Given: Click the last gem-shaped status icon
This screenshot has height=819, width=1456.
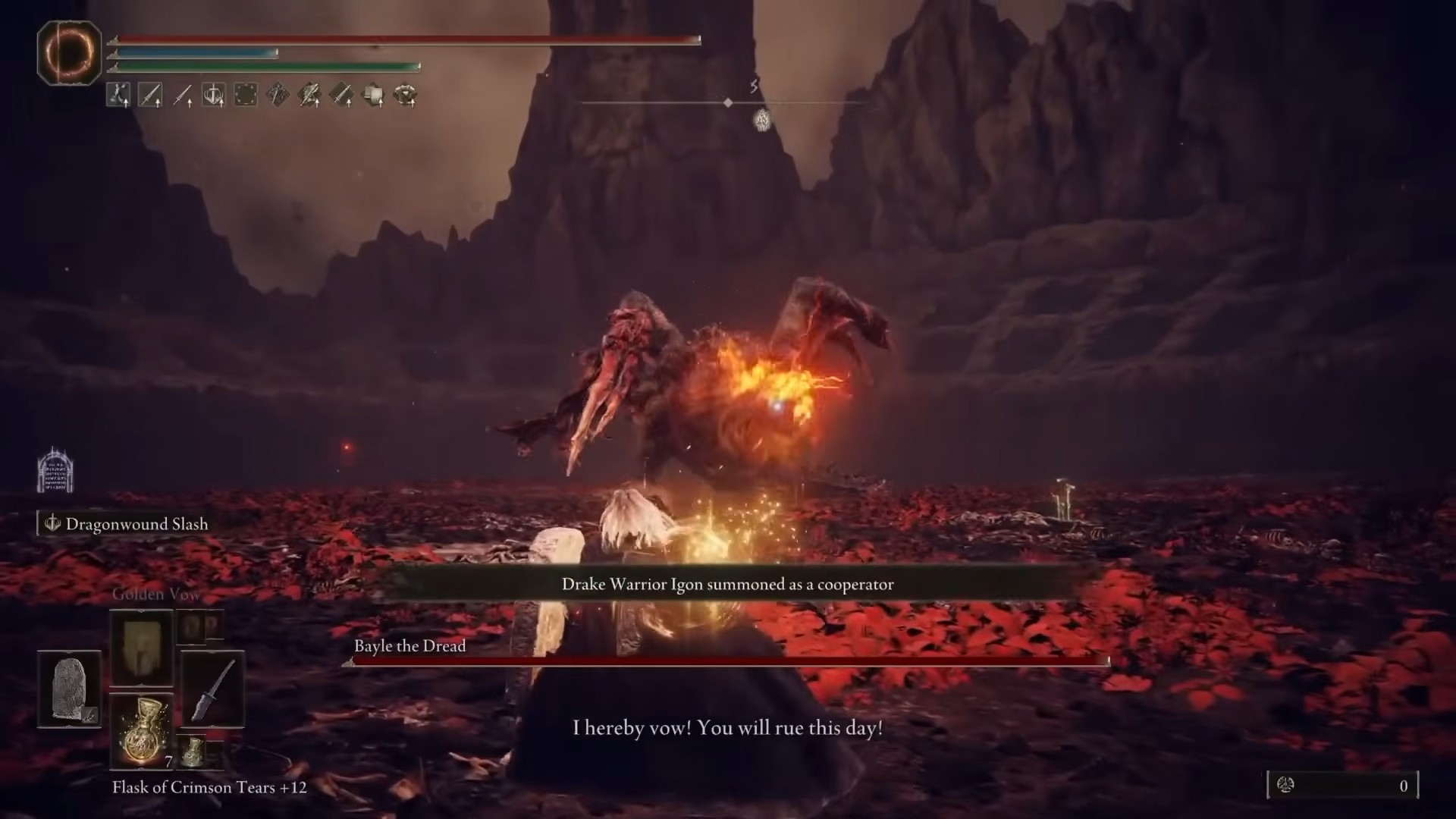Looking at the screenshot, I should pos(406,96).
